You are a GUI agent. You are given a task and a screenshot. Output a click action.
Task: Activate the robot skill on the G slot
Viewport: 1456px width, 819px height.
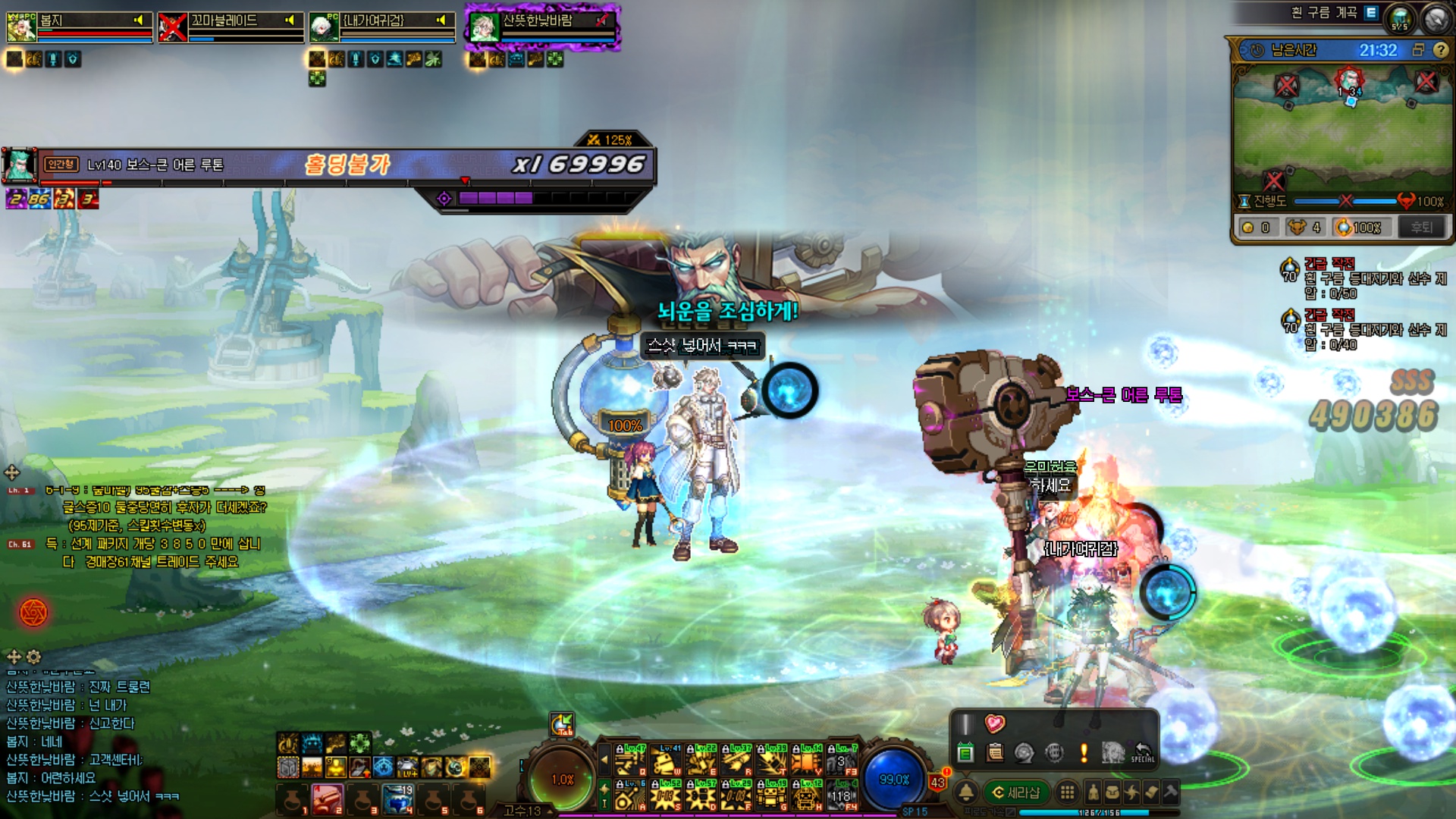(770, 795)
